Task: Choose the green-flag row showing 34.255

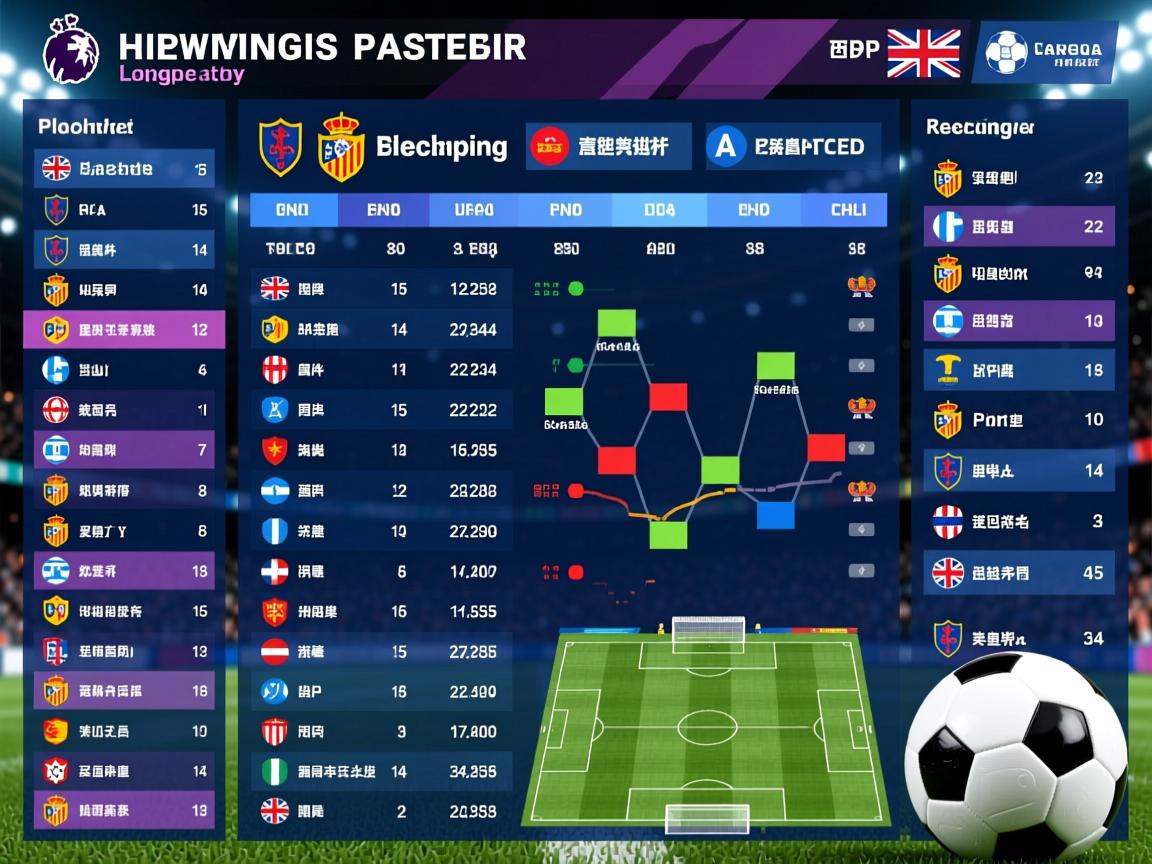Action: pyautogui.click(x=381, y=771)
